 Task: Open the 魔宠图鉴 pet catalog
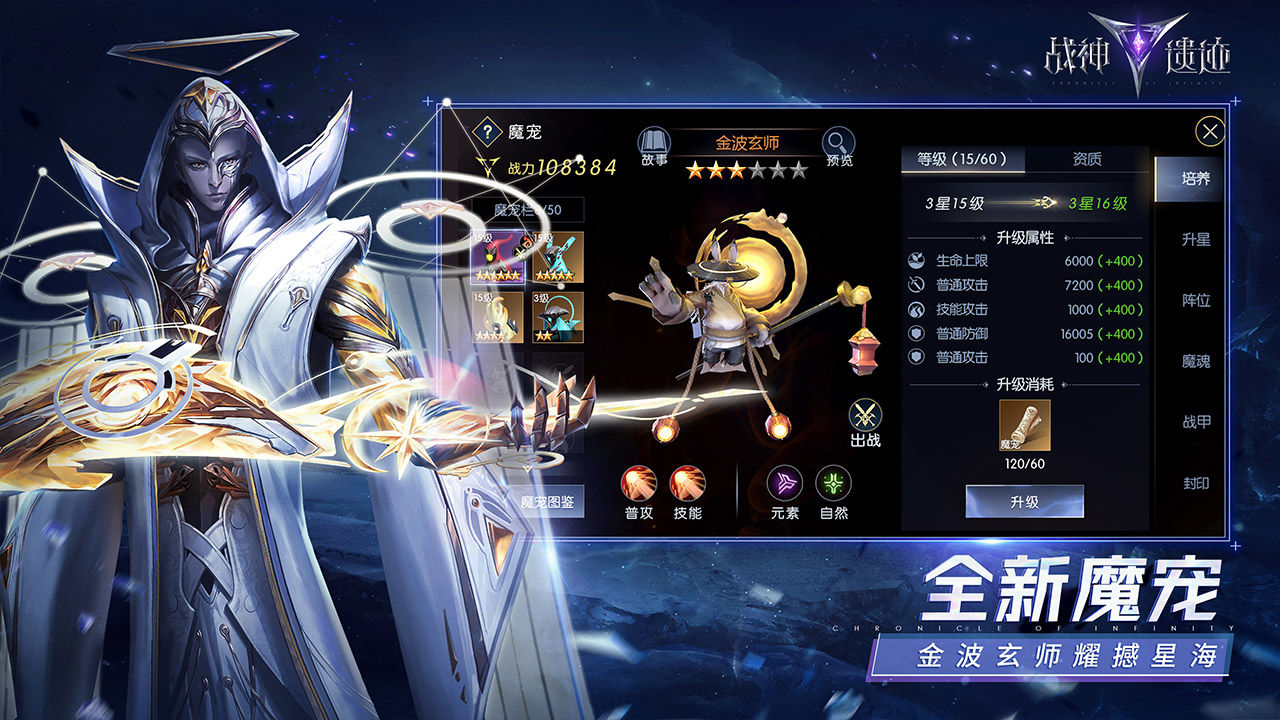pos(550,503)
